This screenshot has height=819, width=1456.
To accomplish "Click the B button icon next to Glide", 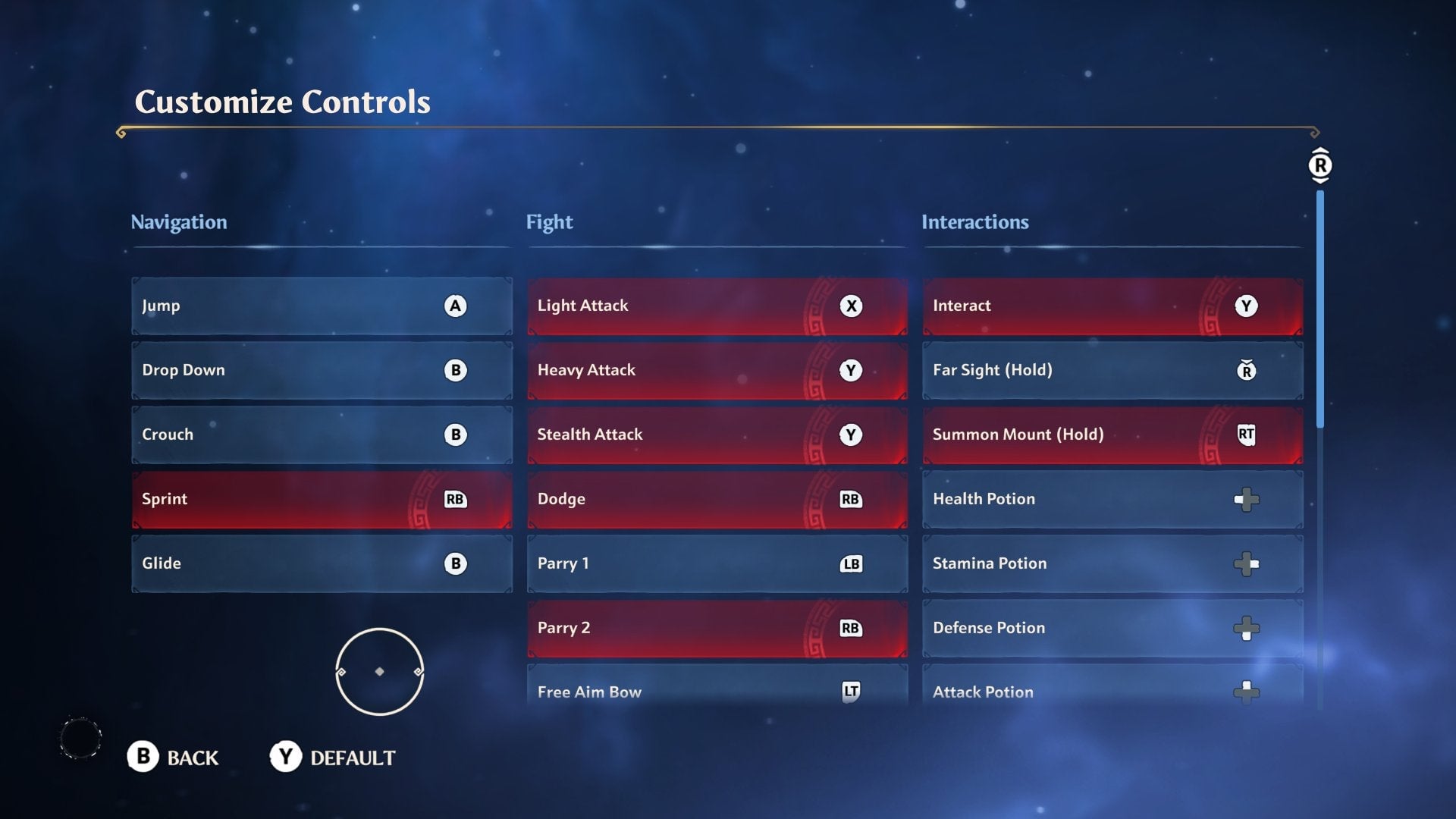I will 455,563.
